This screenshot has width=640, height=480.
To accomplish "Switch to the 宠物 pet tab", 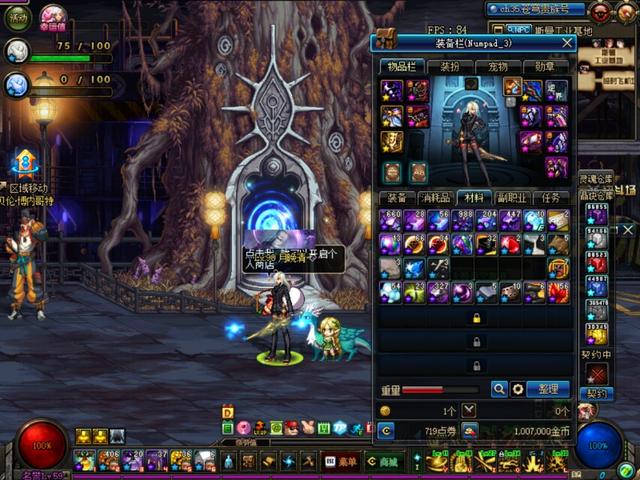I will point(498,67).
